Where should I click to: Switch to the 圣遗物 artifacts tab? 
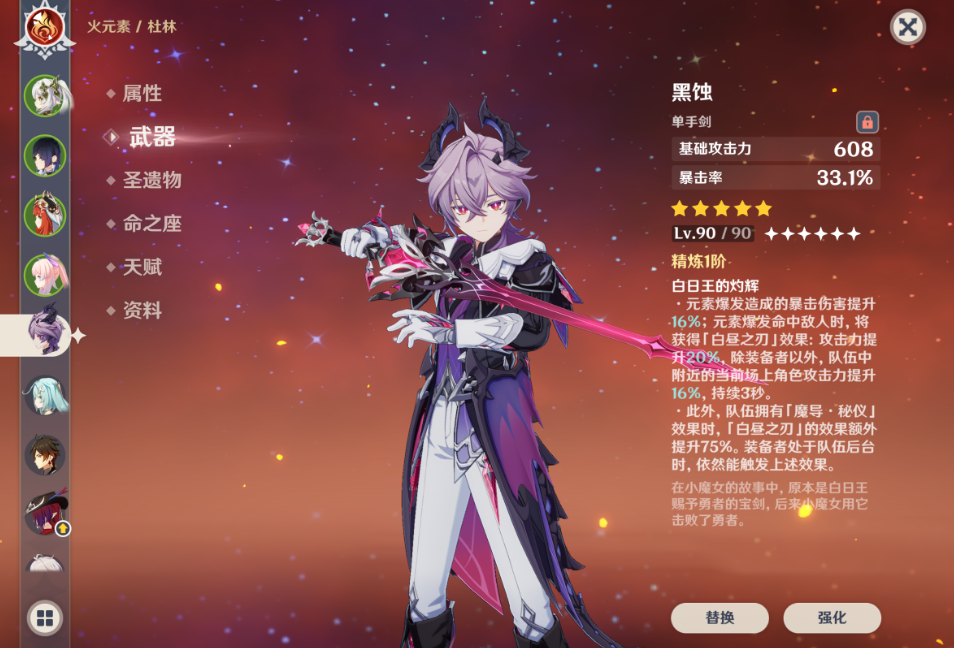coord(151,181)
